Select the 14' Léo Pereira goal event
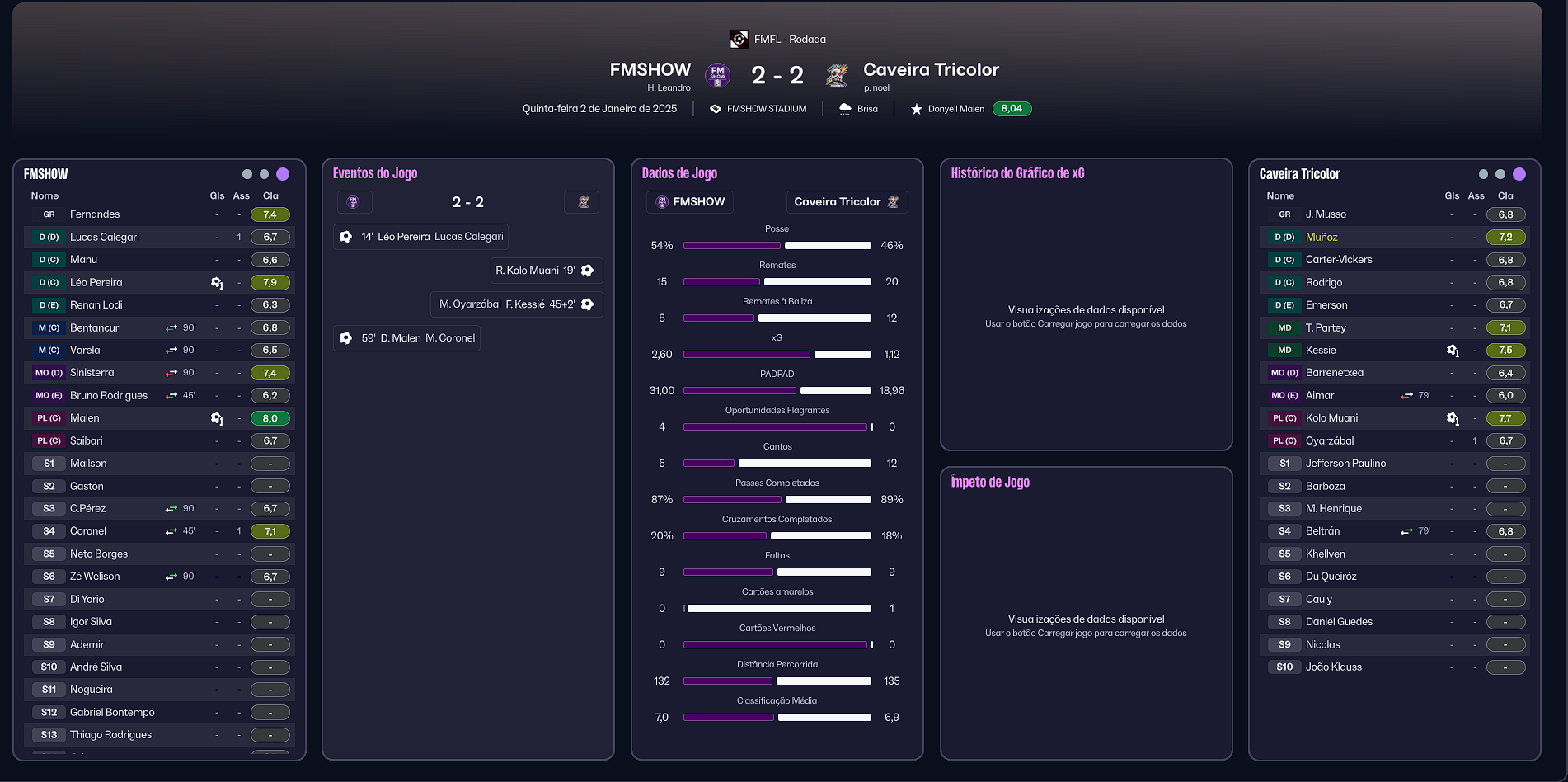The height and width of the screenshot is (782, 1568). 421,237
